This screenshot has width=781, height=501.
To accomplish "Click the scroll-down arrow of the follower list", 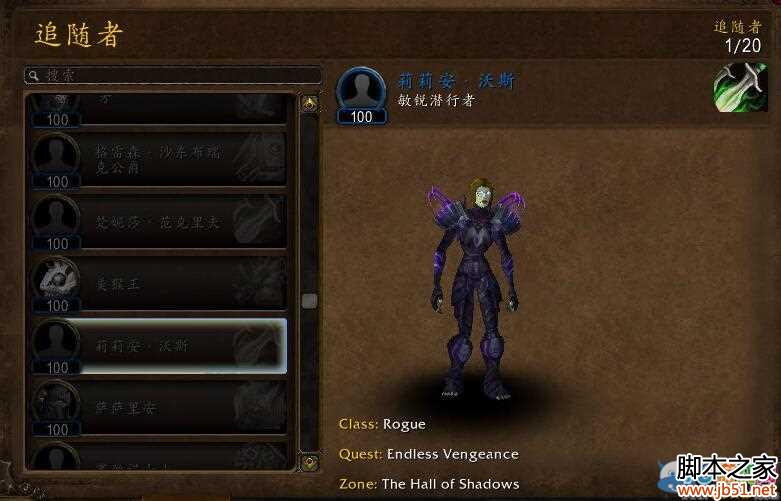I will [x=310, y=462].
